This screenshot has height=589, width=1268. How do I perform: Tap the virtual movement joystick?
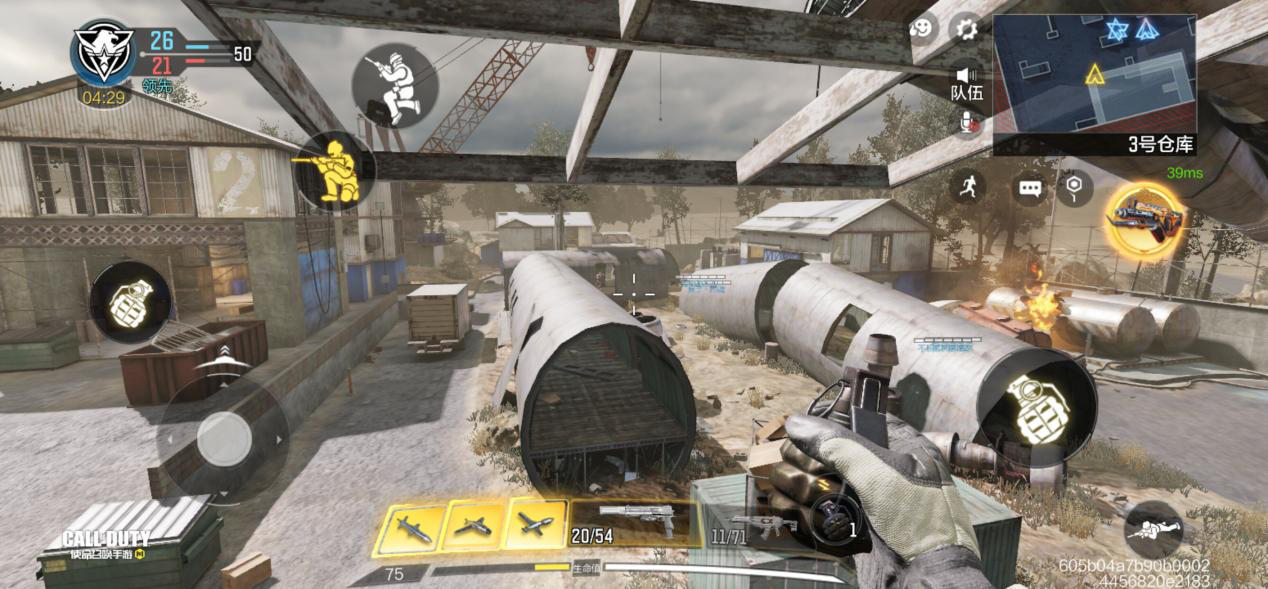[224, 438]
